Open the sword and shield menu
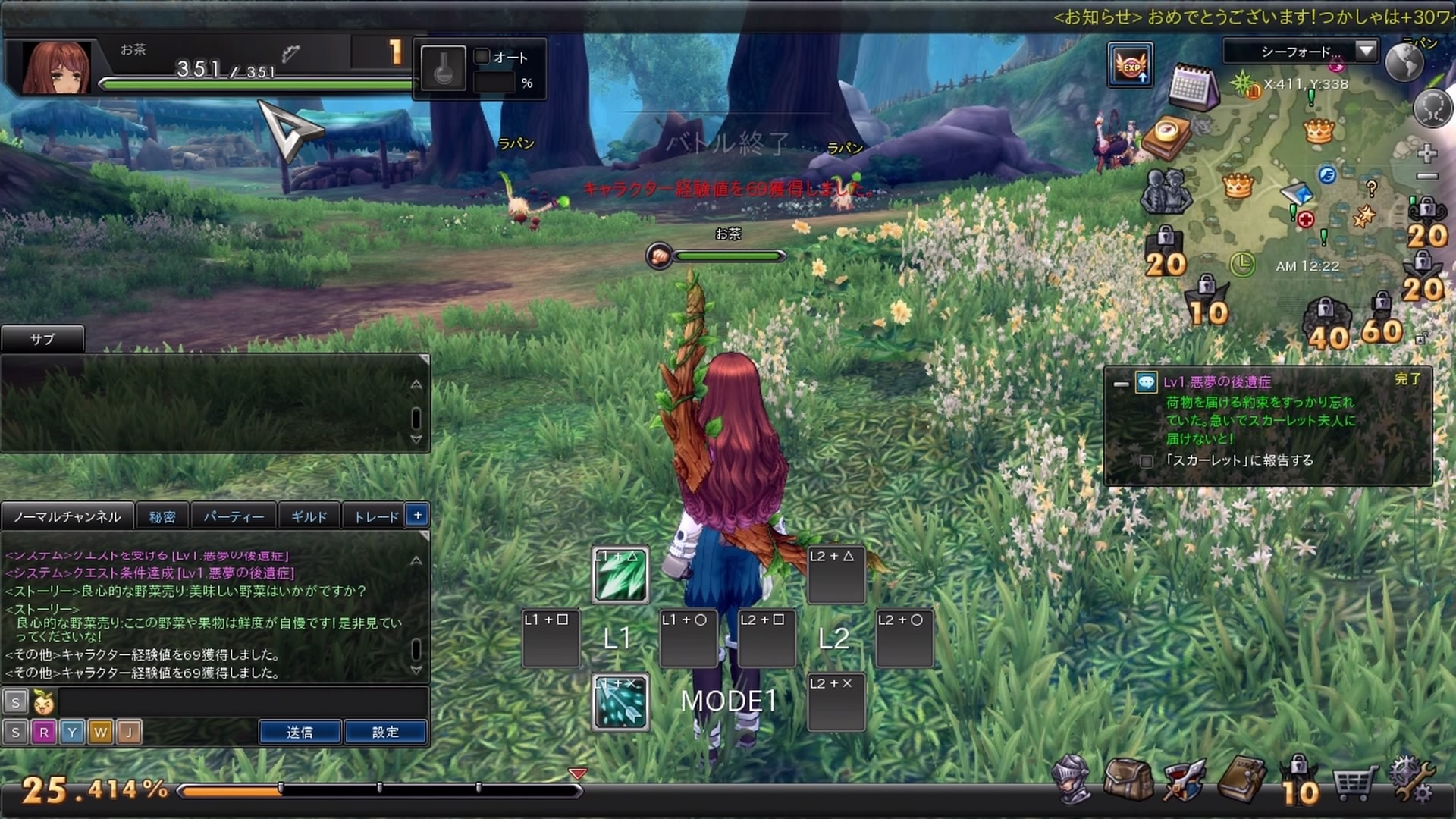 (x=1183, y=780)
